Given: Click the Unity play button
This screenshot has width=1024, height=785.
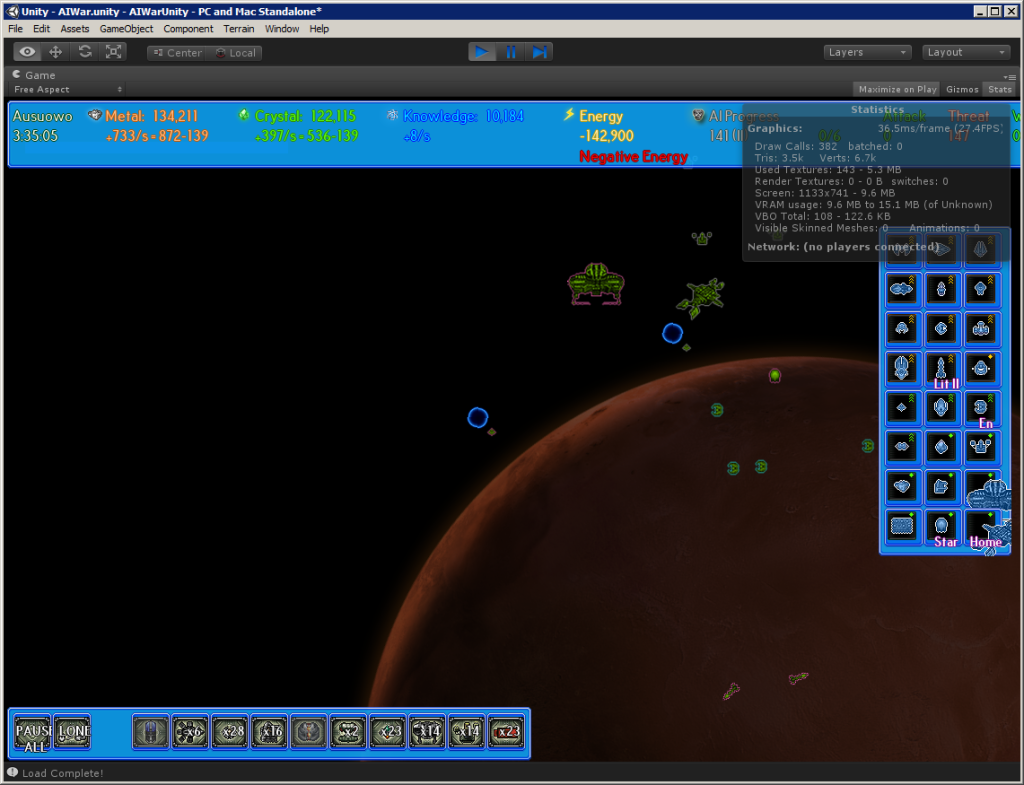Looking at the screenshot, I should (x=483, y=52).
